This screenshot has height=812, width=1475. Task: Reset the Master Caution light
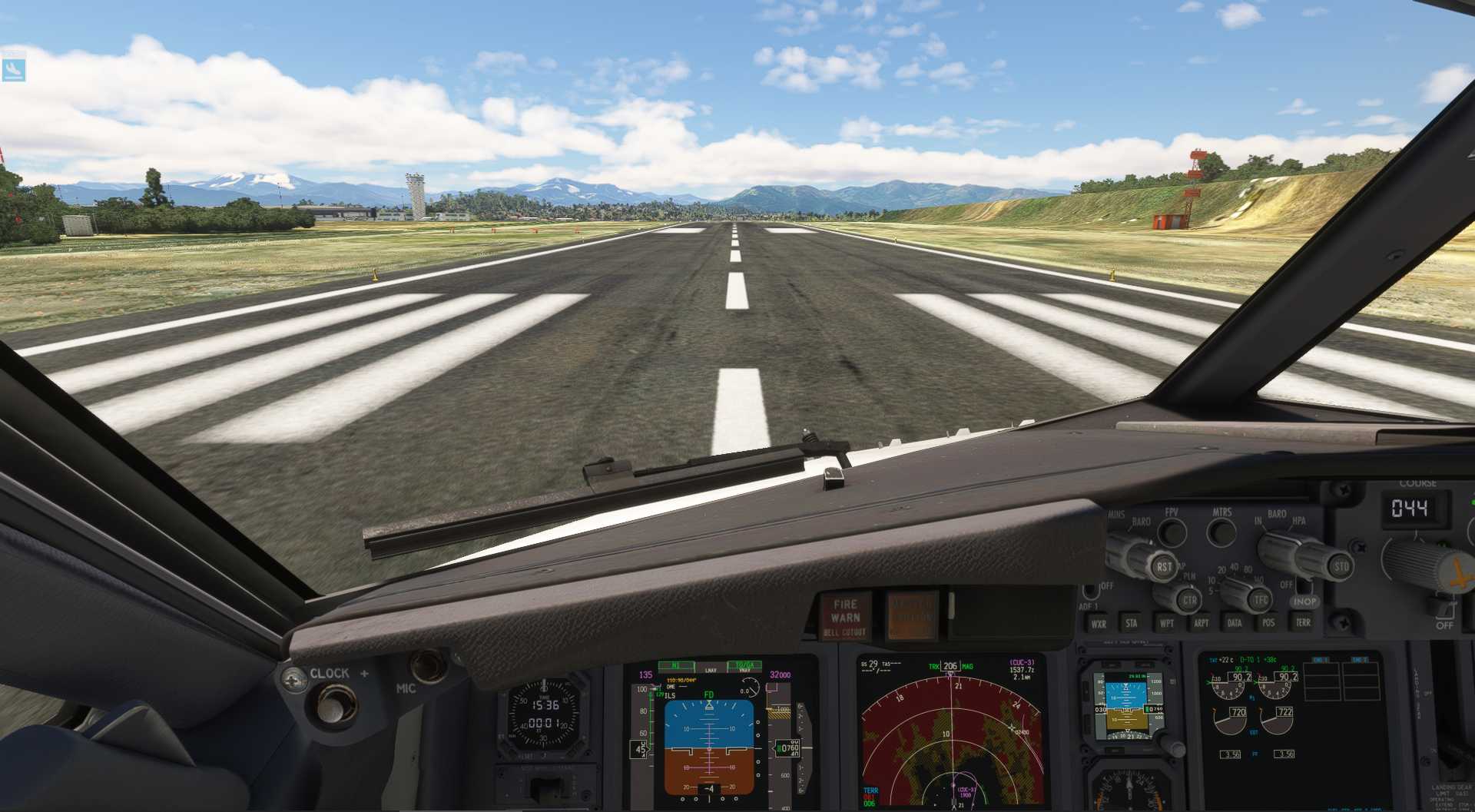(911, 616)
